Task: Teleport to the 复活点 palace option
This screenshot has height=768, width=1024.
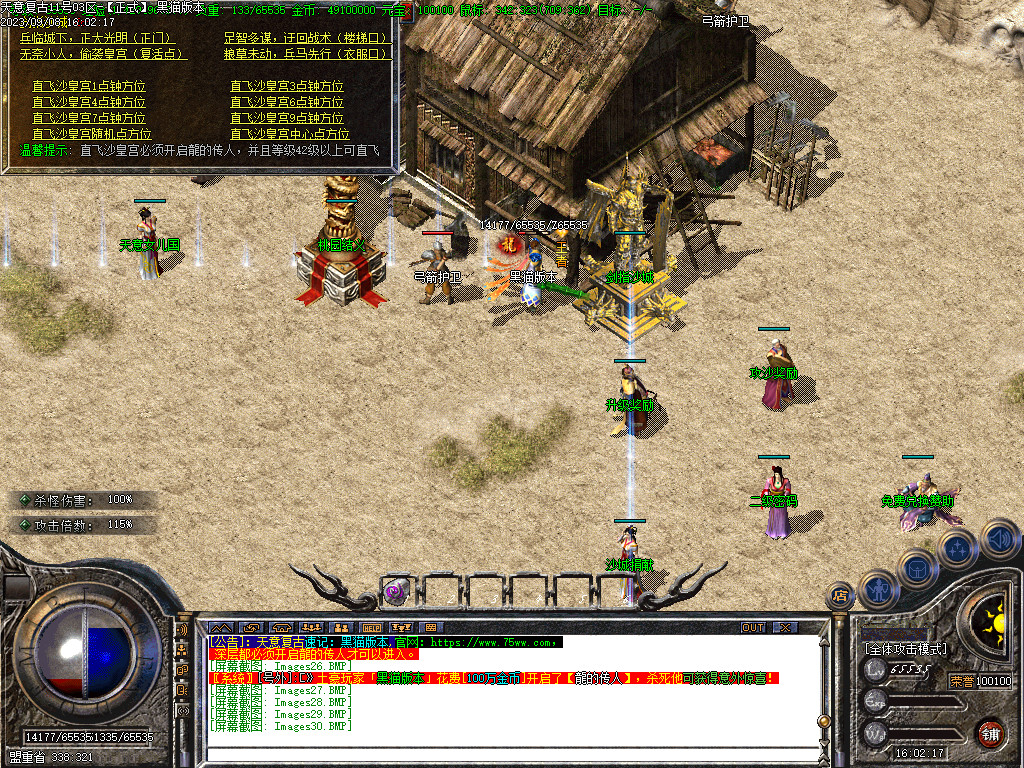Action: (102, 54)
